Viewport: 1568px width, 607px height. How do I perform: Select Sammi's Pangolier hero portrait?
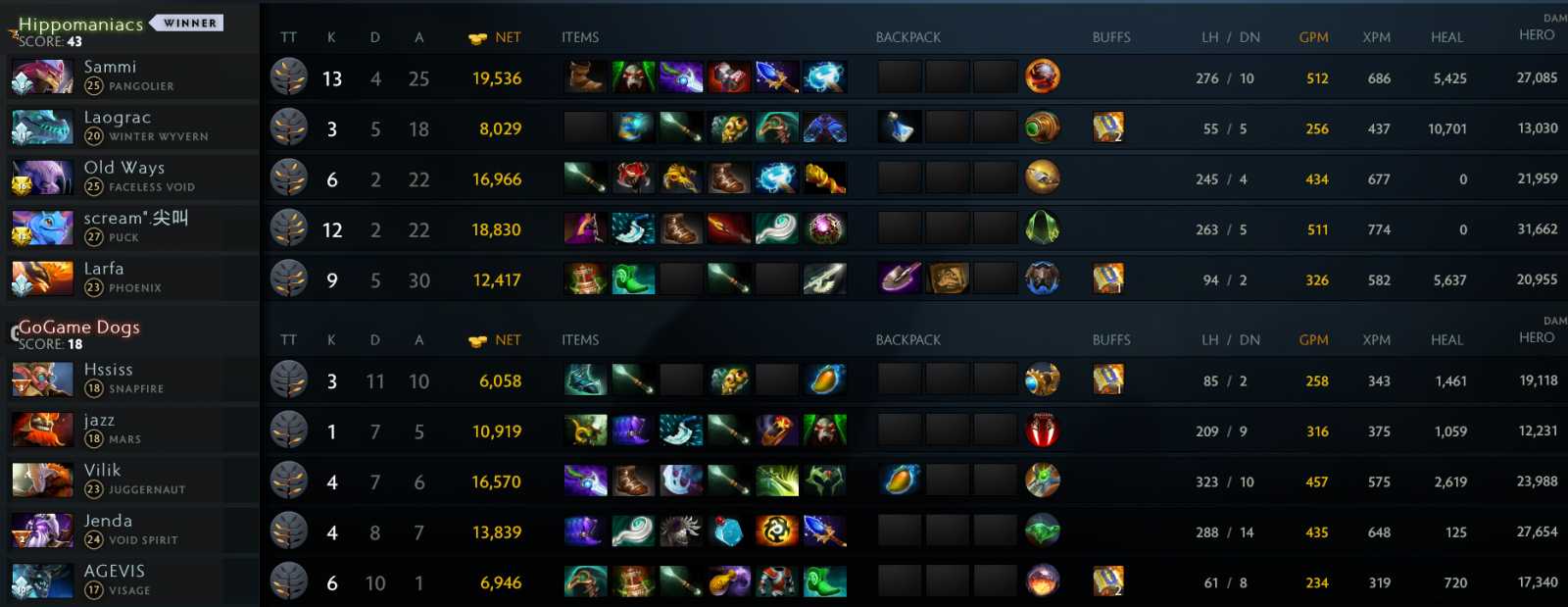click(42, 77)
